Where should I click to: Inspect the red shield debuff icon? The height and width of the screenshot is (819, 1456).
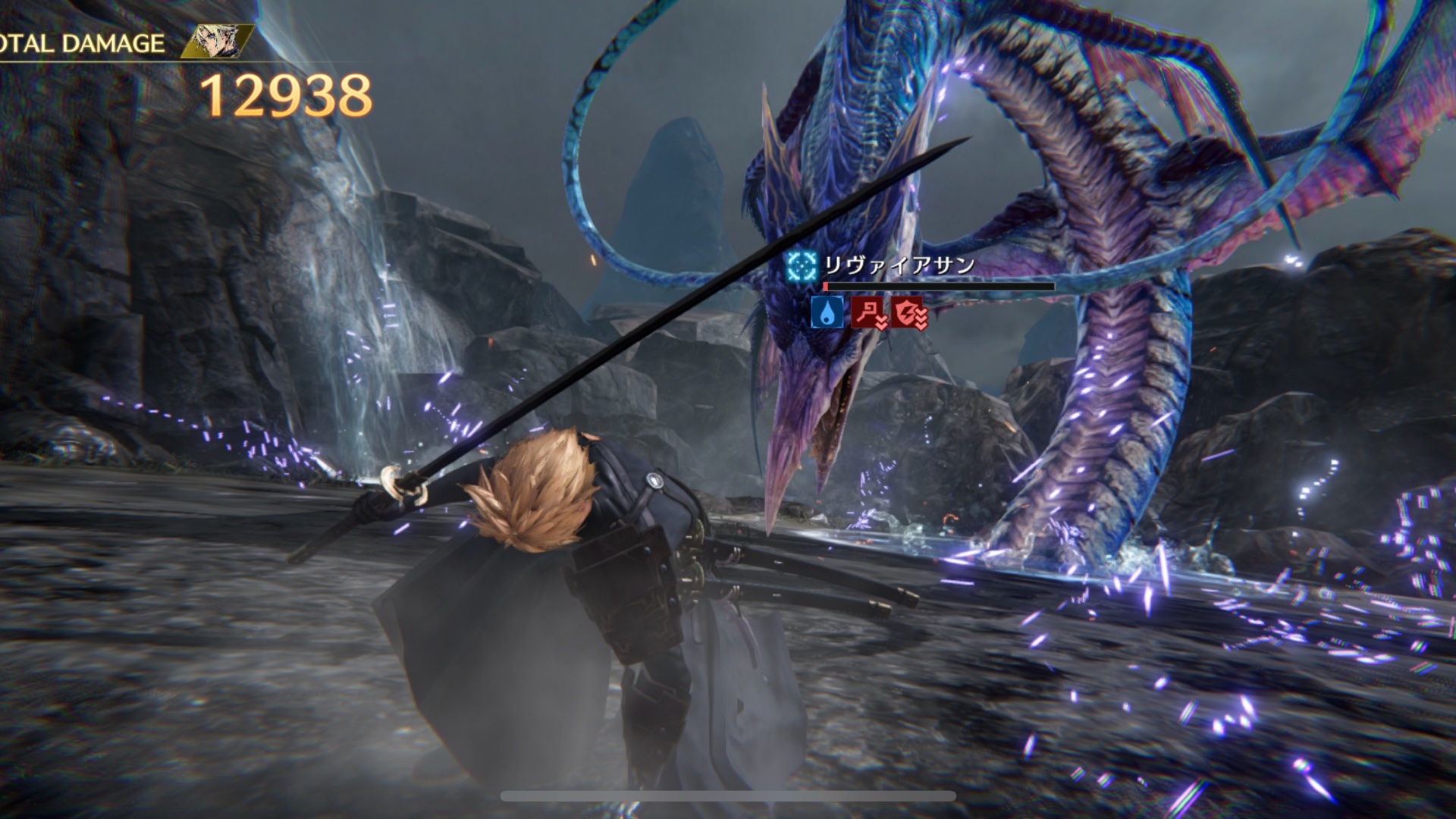click(x=909, y=312)
